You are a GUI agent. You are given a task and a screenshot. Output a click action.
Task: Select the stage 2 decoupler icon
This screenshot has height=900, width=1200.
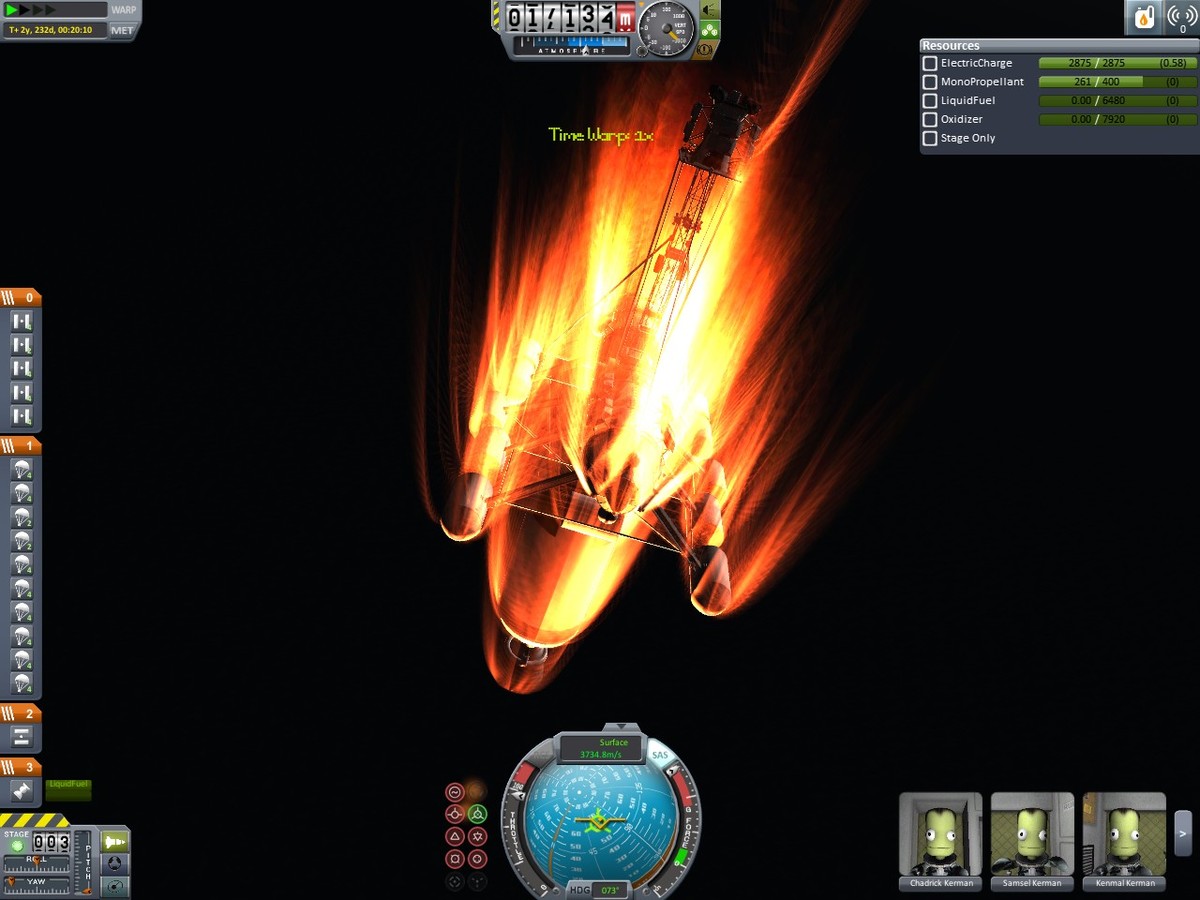pyautogui.click(x=22, y=737)
